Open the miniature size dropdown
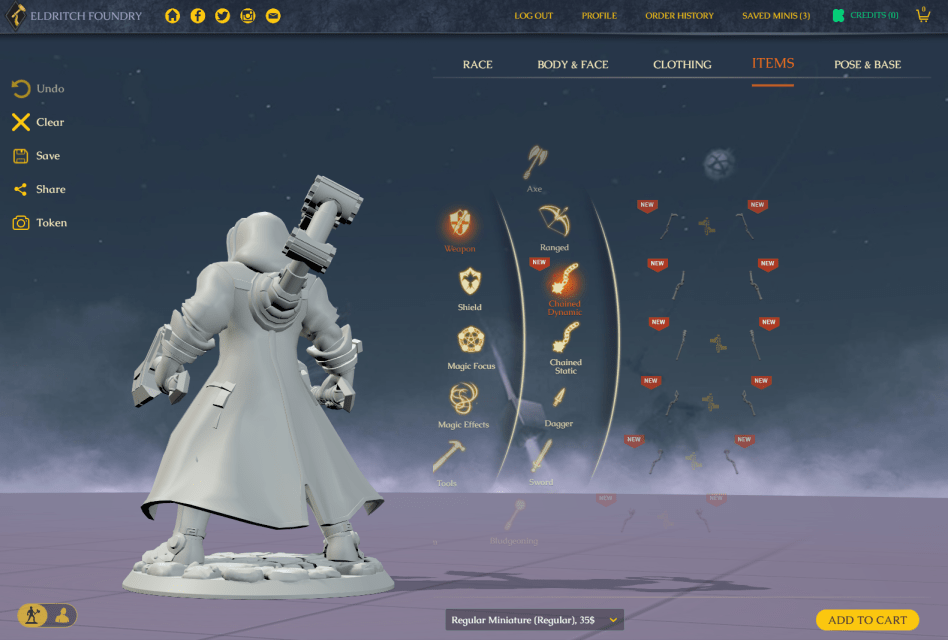This screenshot has width=948, height=640. 535,620
